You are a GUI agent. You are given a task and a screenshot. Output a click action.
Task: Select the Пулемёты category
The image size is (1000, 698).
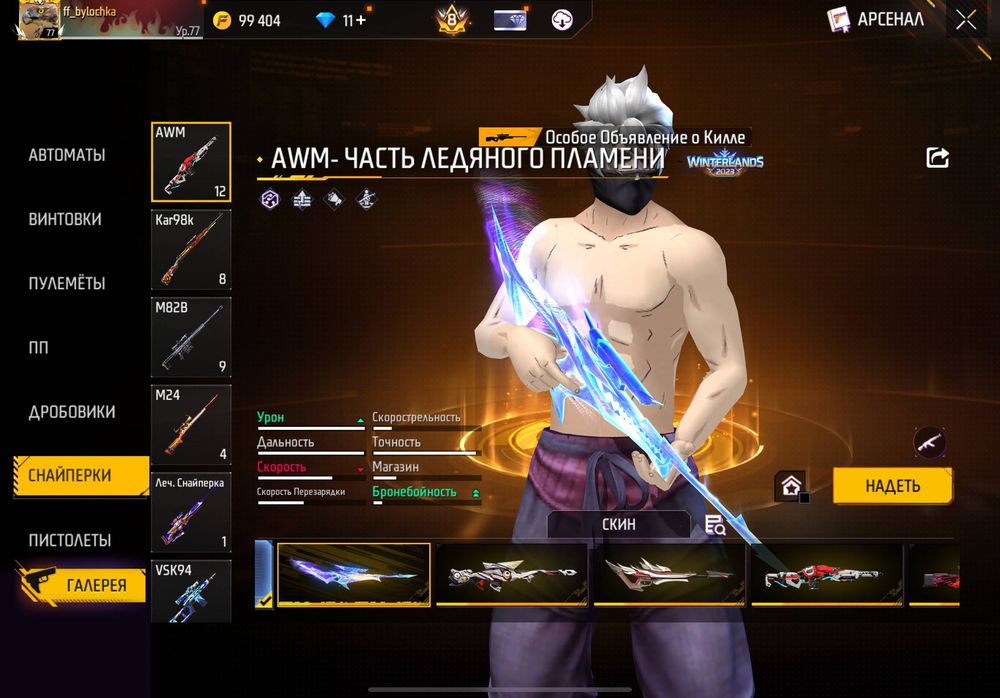(67, 283)
